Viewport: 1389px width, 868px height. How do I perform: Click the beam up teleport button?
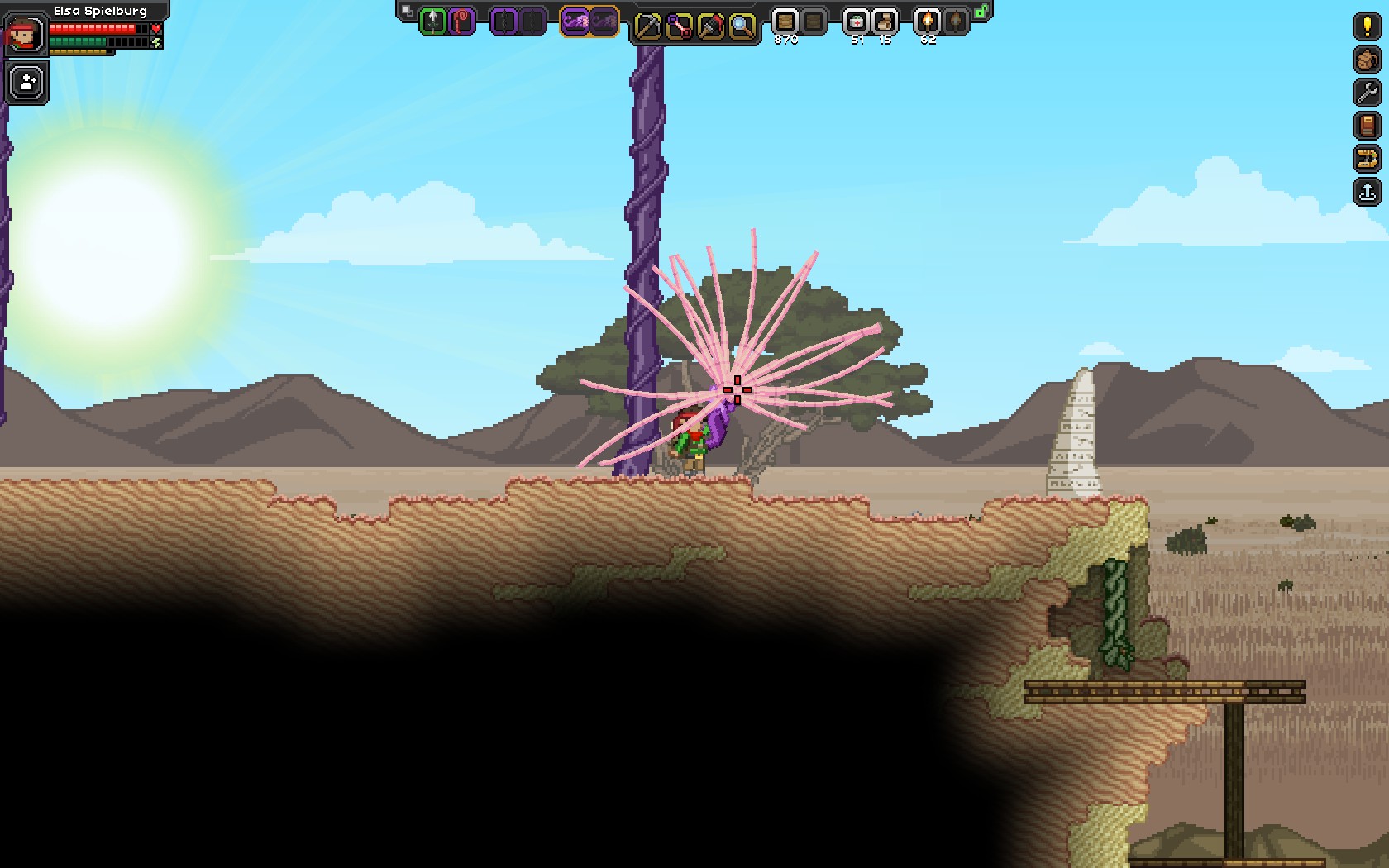(1367, 192)
